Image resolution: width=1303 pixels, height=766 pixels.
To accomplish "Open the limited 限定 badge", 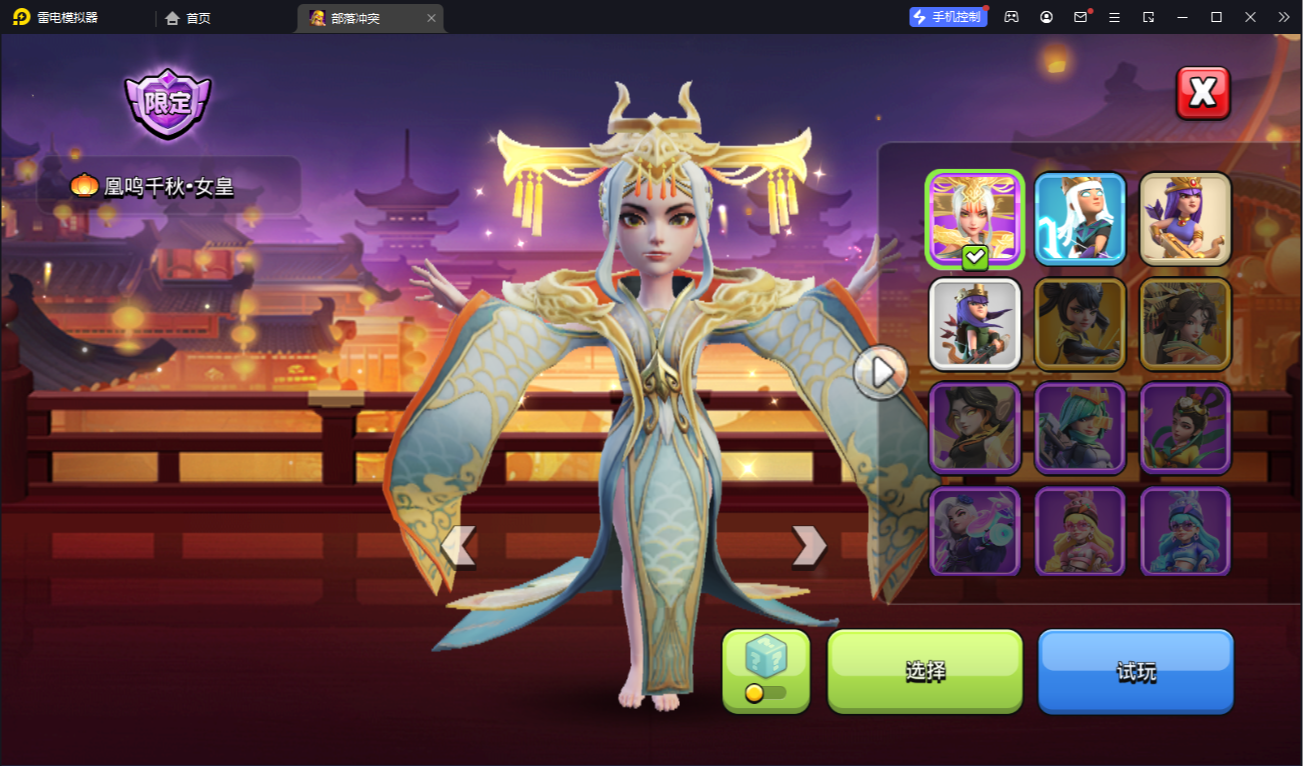I will (x=168, y=103).
